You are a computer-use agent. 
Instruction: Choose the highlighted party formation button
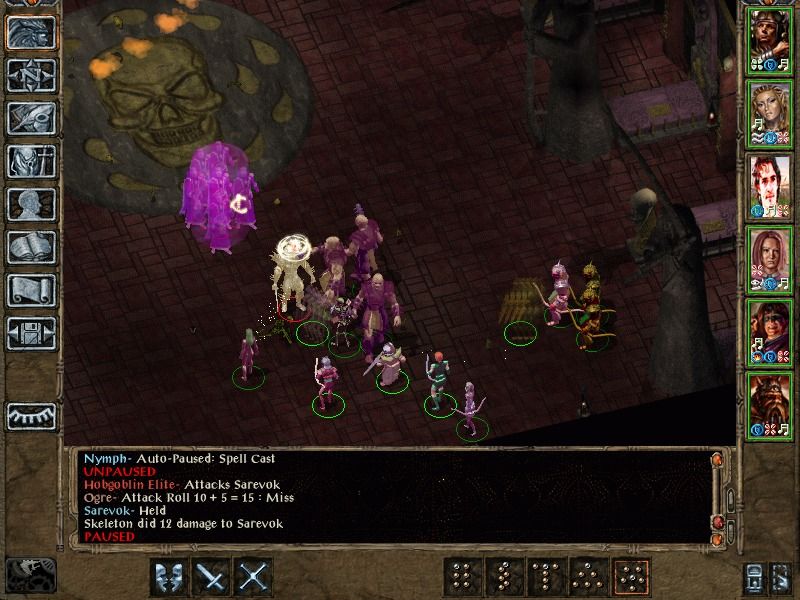(x=630, y=577)
